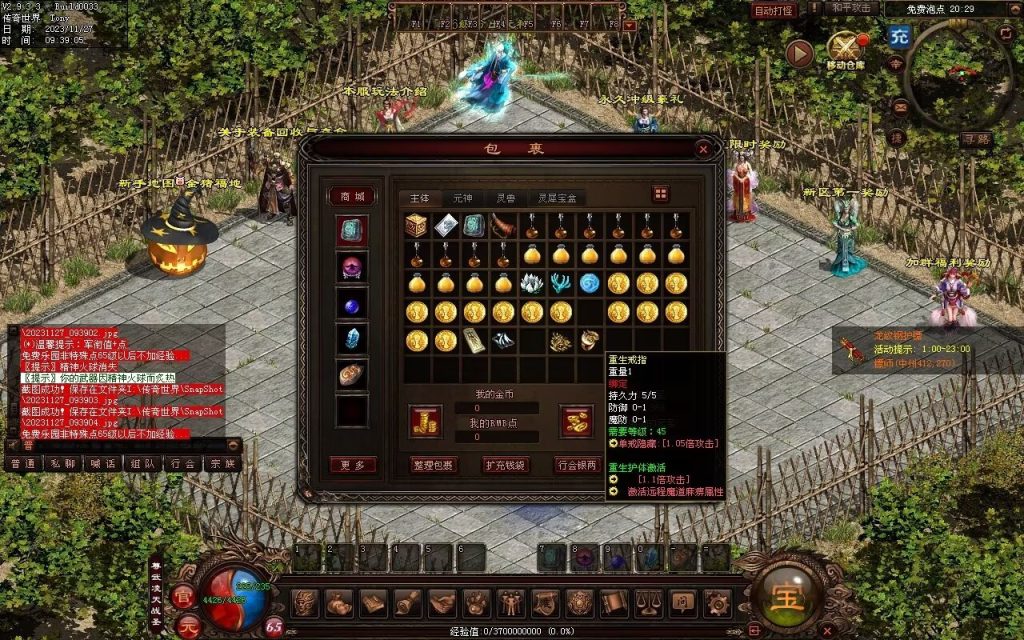Viewport: 1024px width, 640px height.
Task: Toggle 自动打怪 auto-fight
Action: (774, 11)
